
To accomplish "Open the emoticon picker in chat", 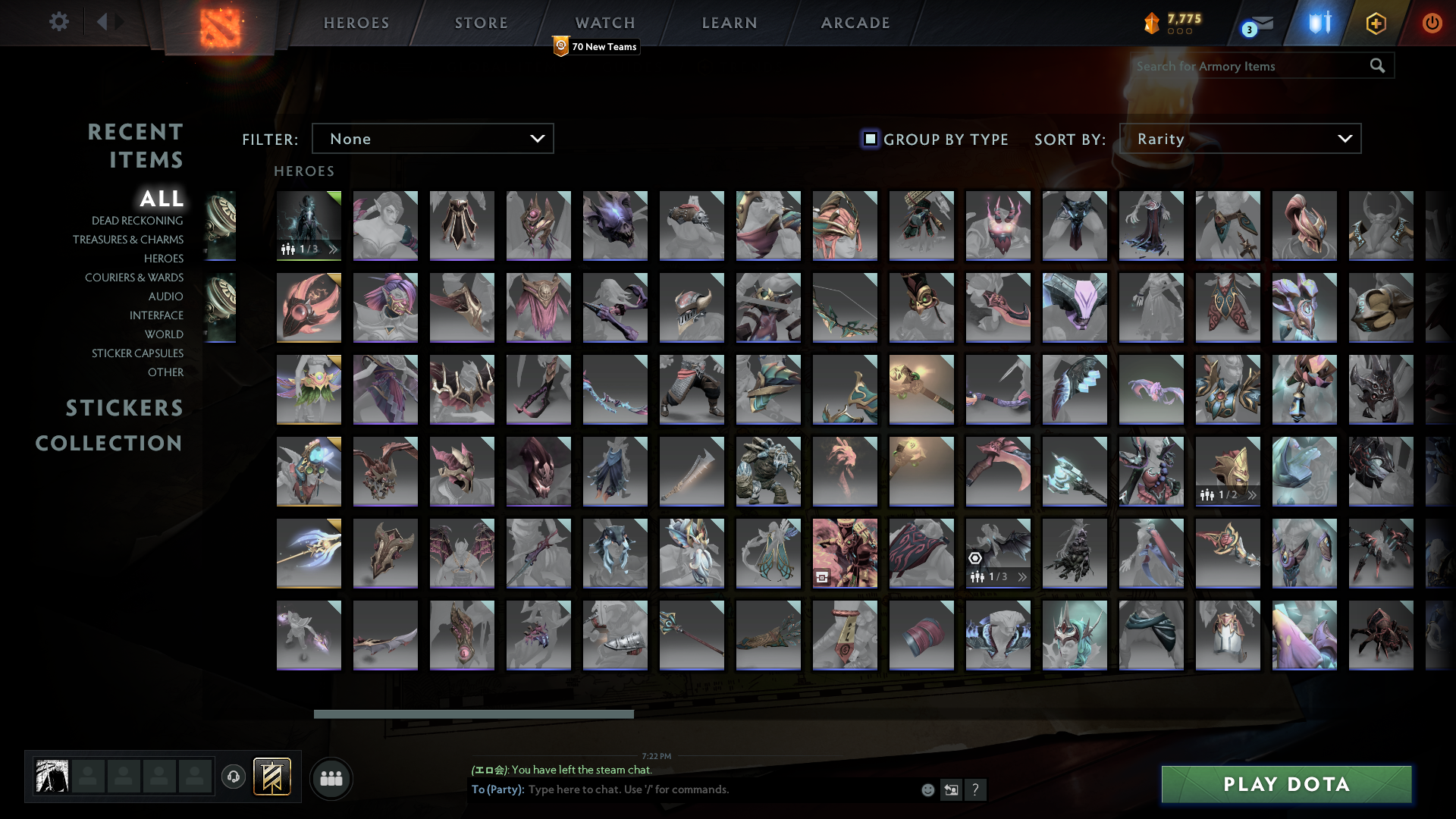I will pos(927,789).
